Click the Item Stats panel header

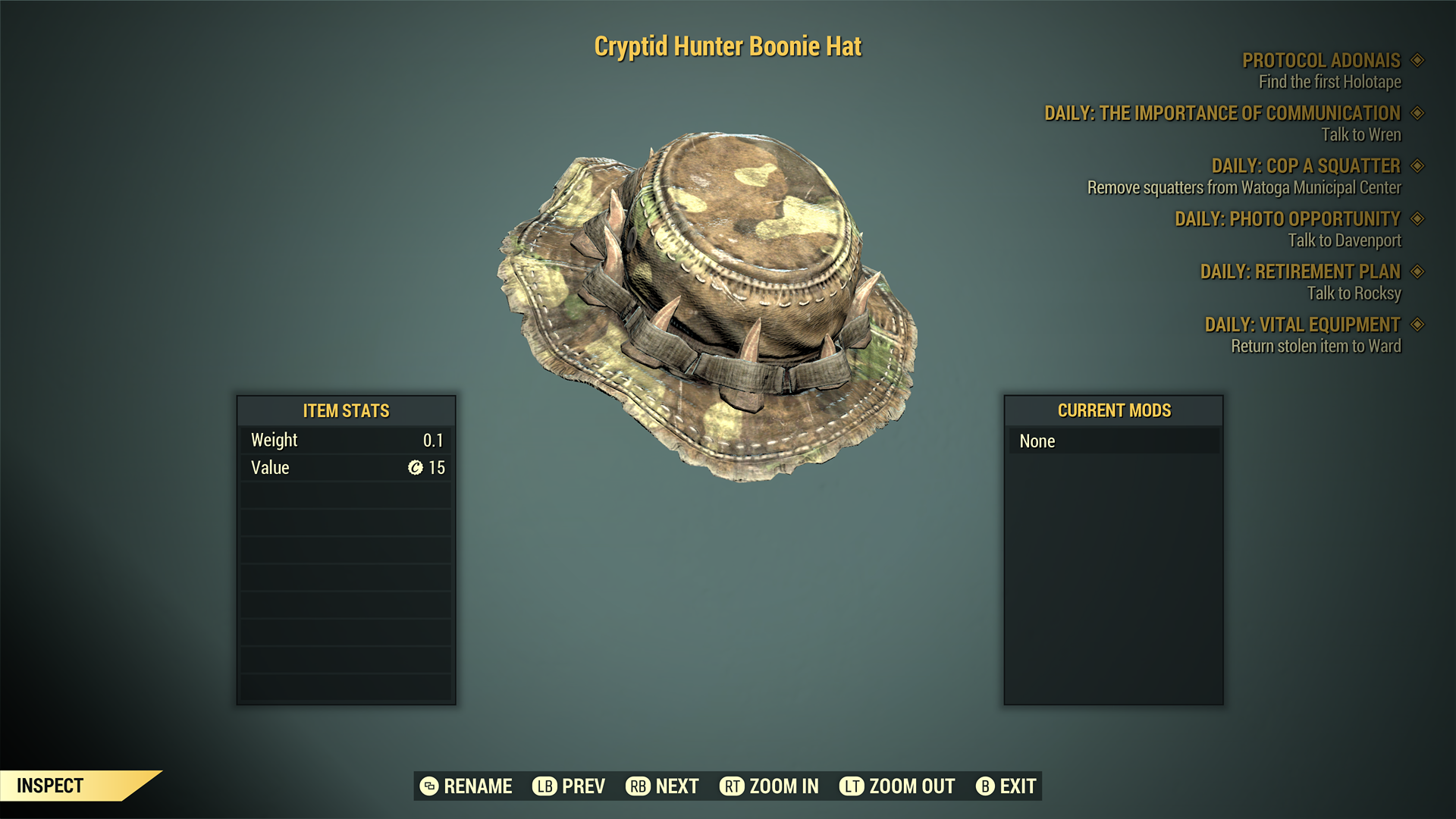[x=345, y=411]
